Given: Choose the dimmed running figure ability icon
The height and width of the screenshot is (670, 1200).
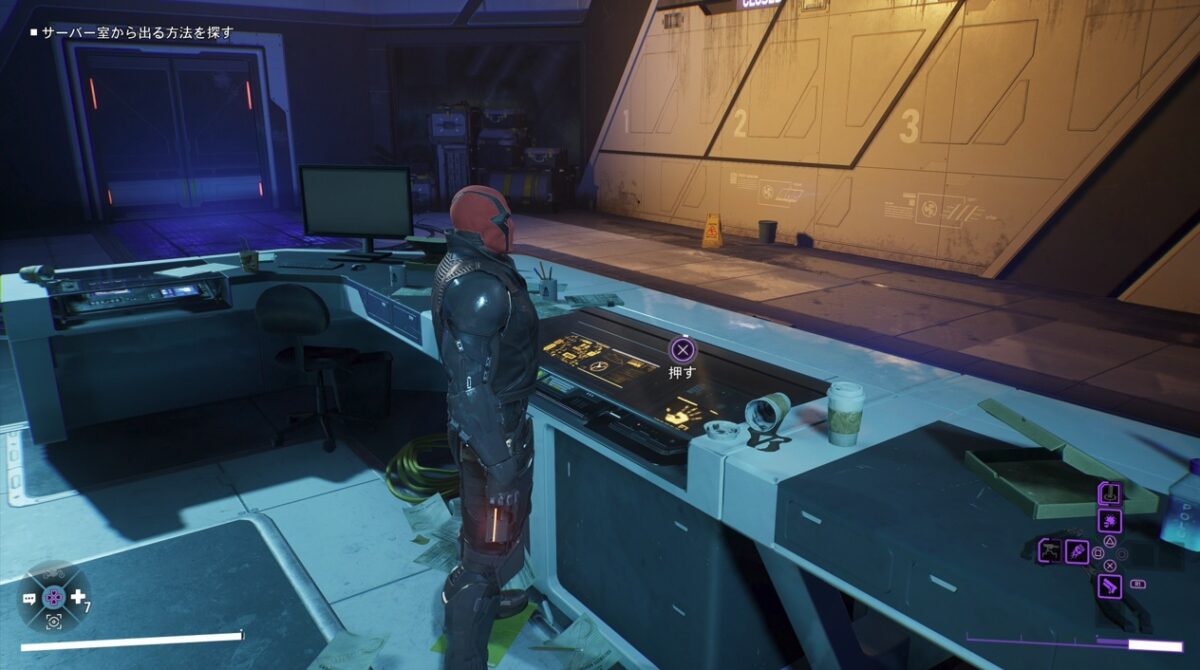Looking at the screenshot, I should 1050,549.
